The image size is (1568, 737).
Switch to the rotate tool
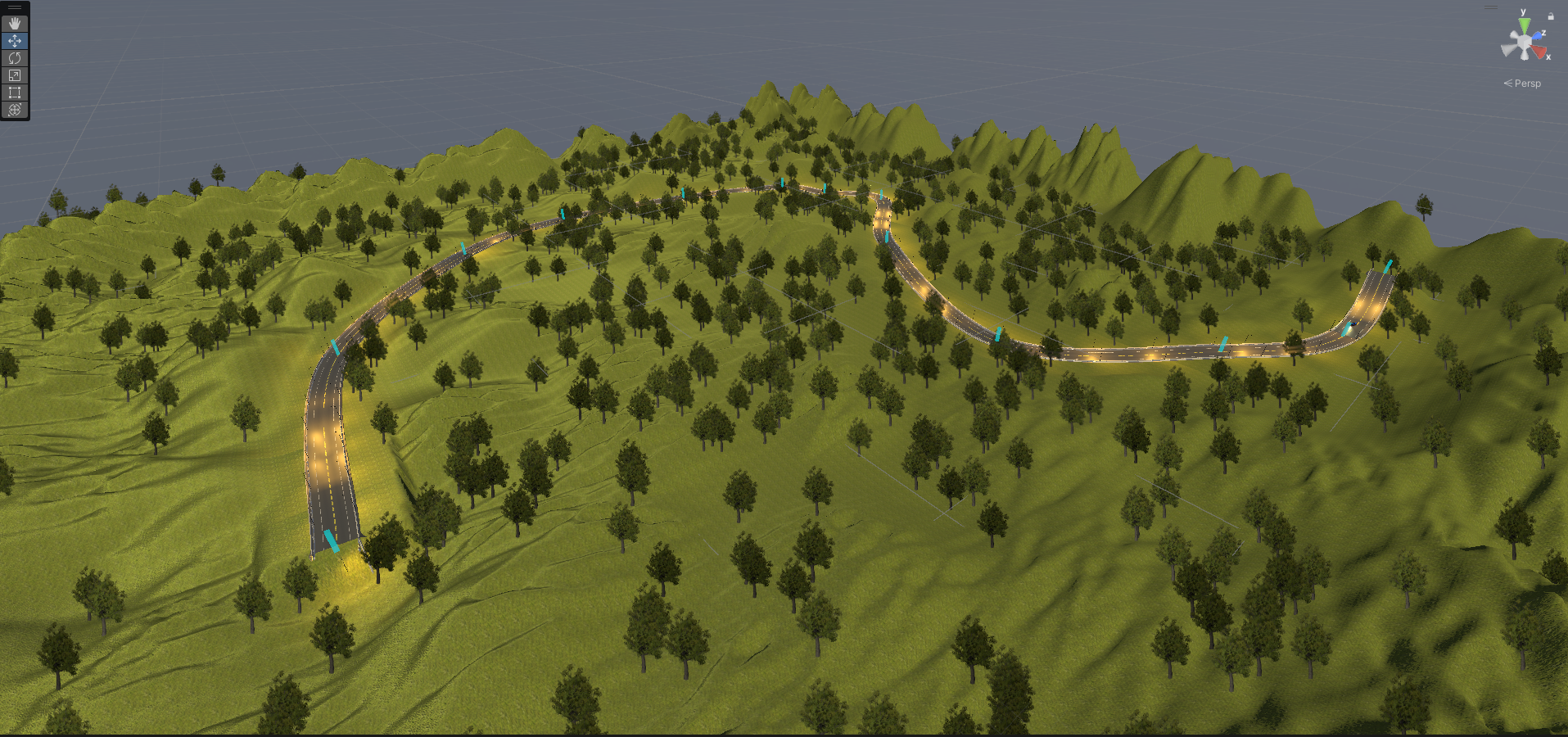[15, 58]
